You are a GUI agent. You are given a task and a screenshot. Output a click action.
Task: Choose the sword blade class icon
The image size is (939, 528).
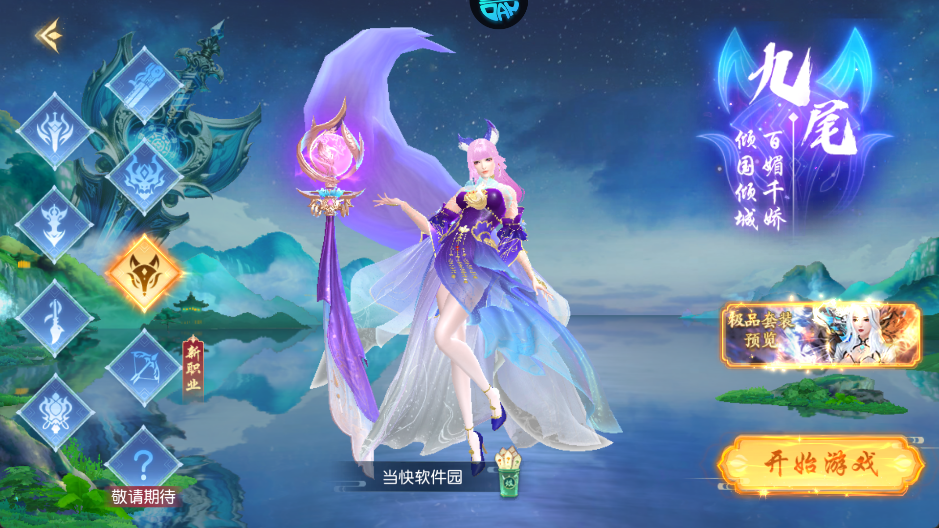55,318
